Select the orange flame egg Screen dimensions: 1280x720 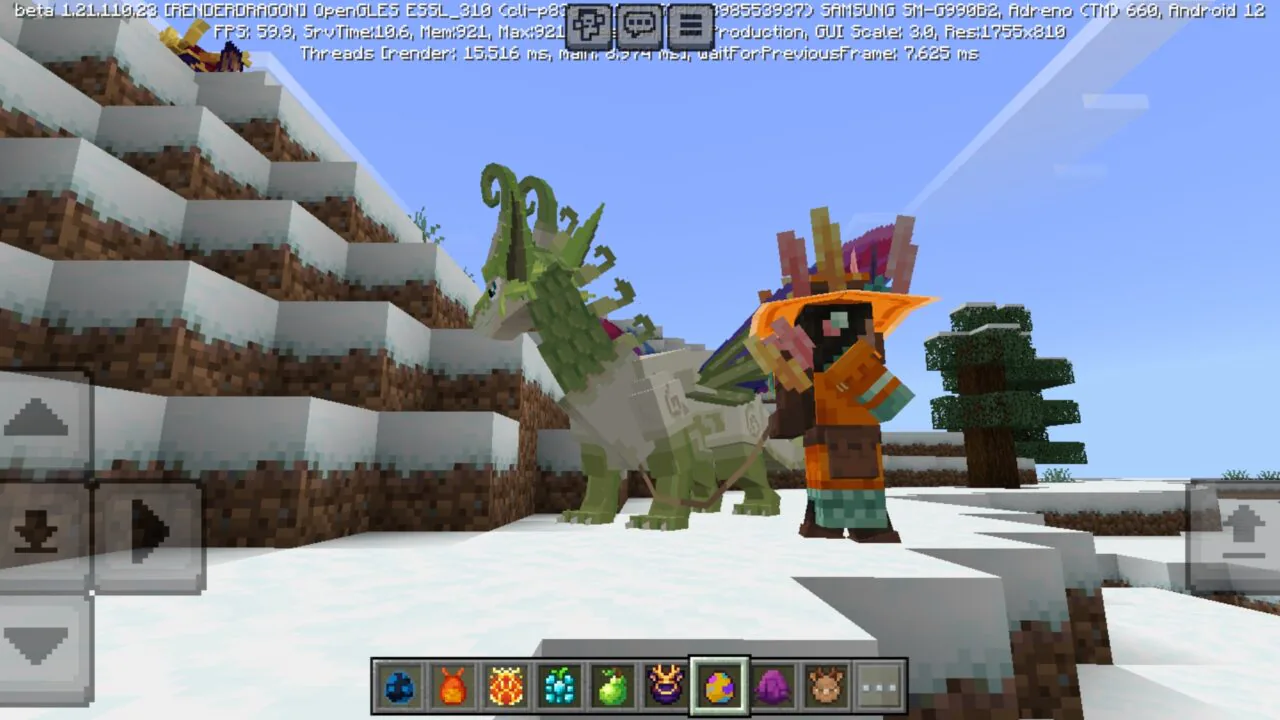pos(452,685)
